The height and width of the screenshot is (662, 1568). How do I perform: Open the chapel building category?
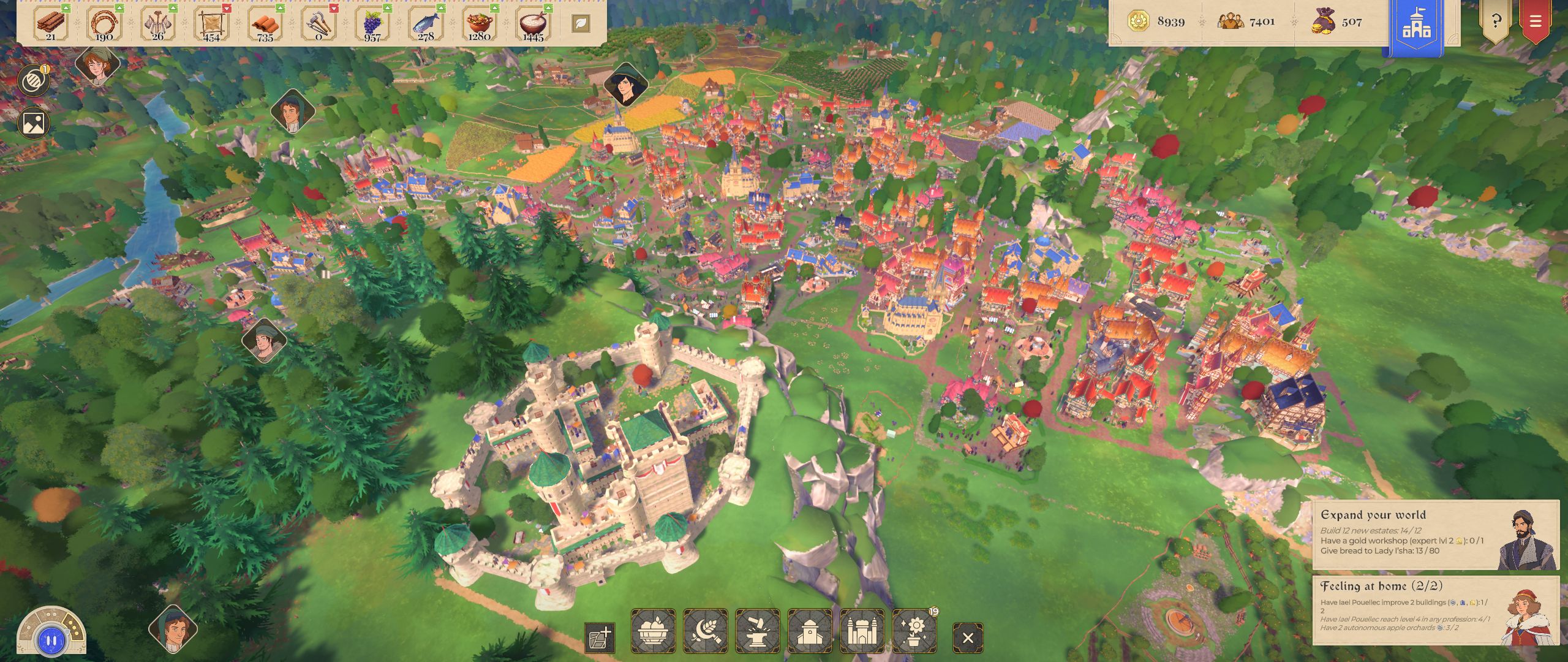810,631
